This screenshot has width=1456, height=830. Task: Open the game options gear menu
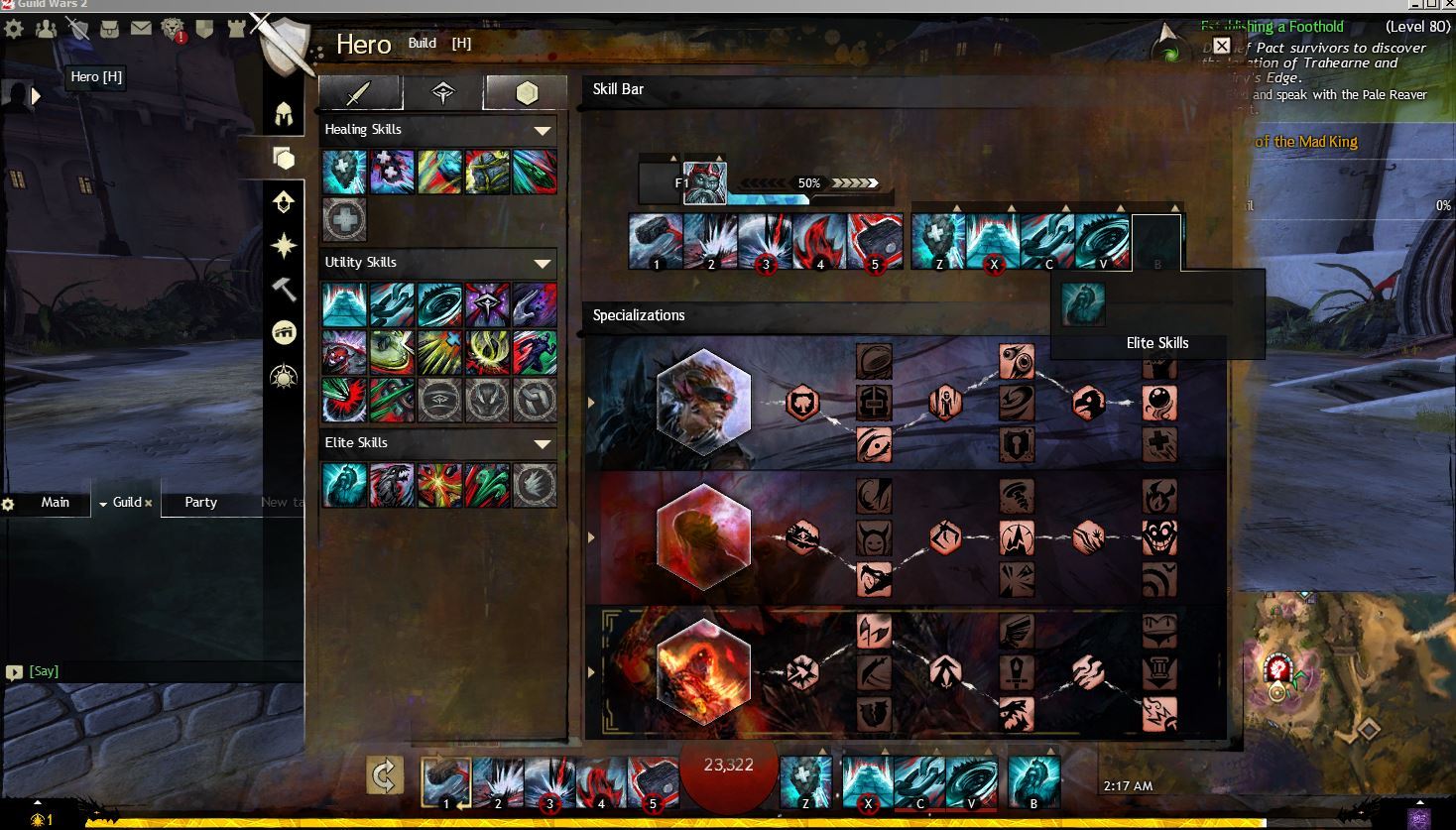(x=14, y=29)
